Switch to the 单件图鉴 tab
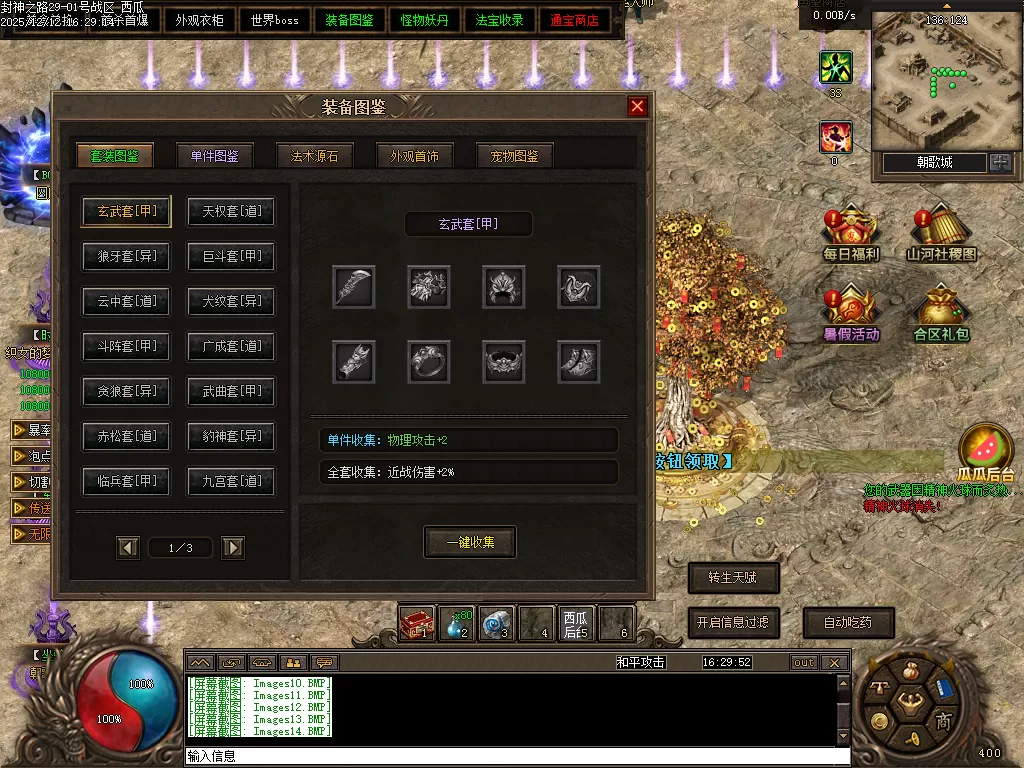The width and height of the screenshot is (1024, 768). tap(215, 156)
